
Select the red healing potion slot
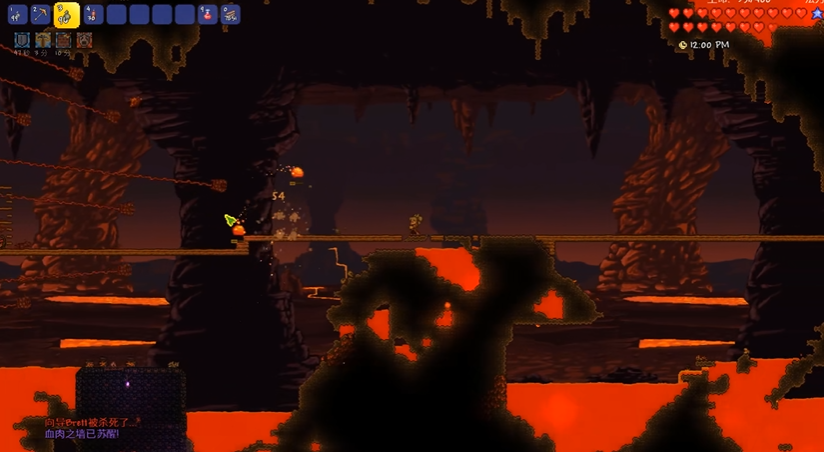pyautogui.click(x=207, y=14)
